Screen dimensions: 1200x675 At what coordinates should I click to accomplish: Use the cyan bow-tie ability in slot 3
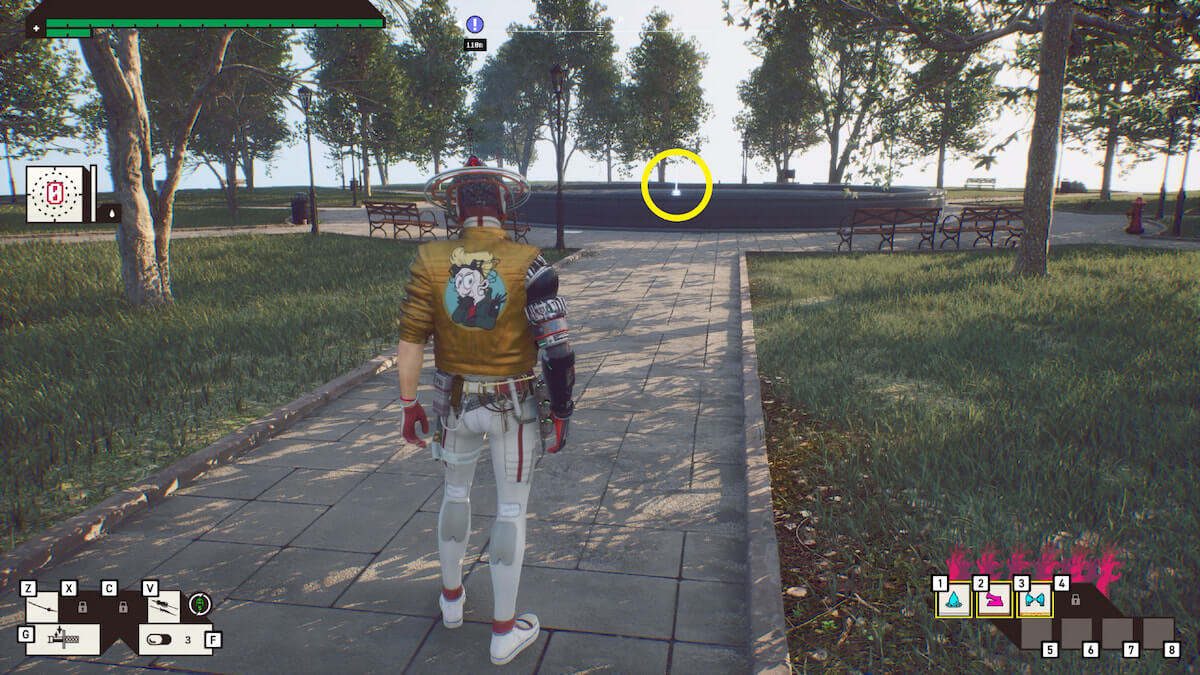(x=1034, y=601)
